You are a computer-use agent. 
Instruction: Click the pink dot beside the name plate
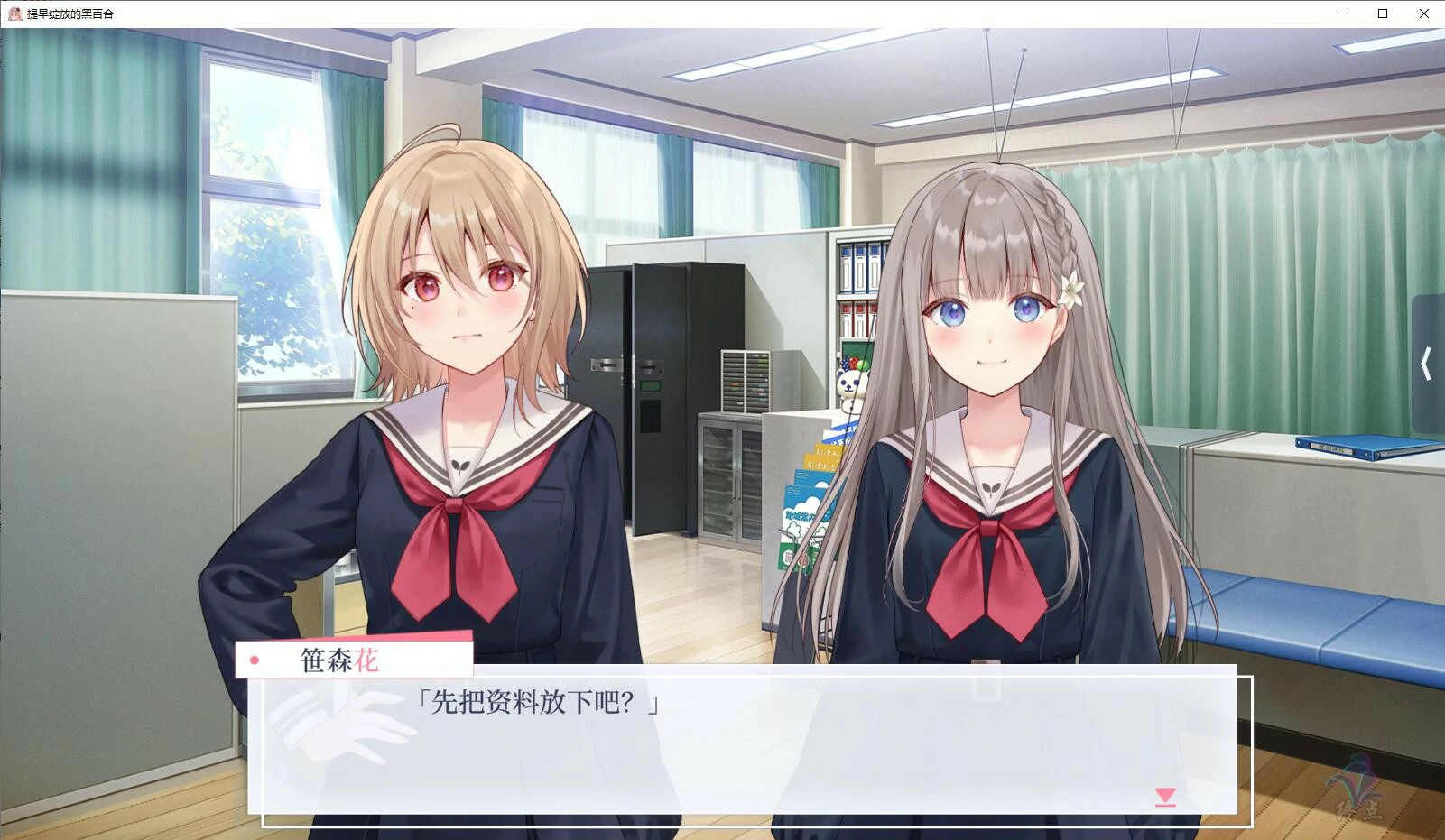256,660
